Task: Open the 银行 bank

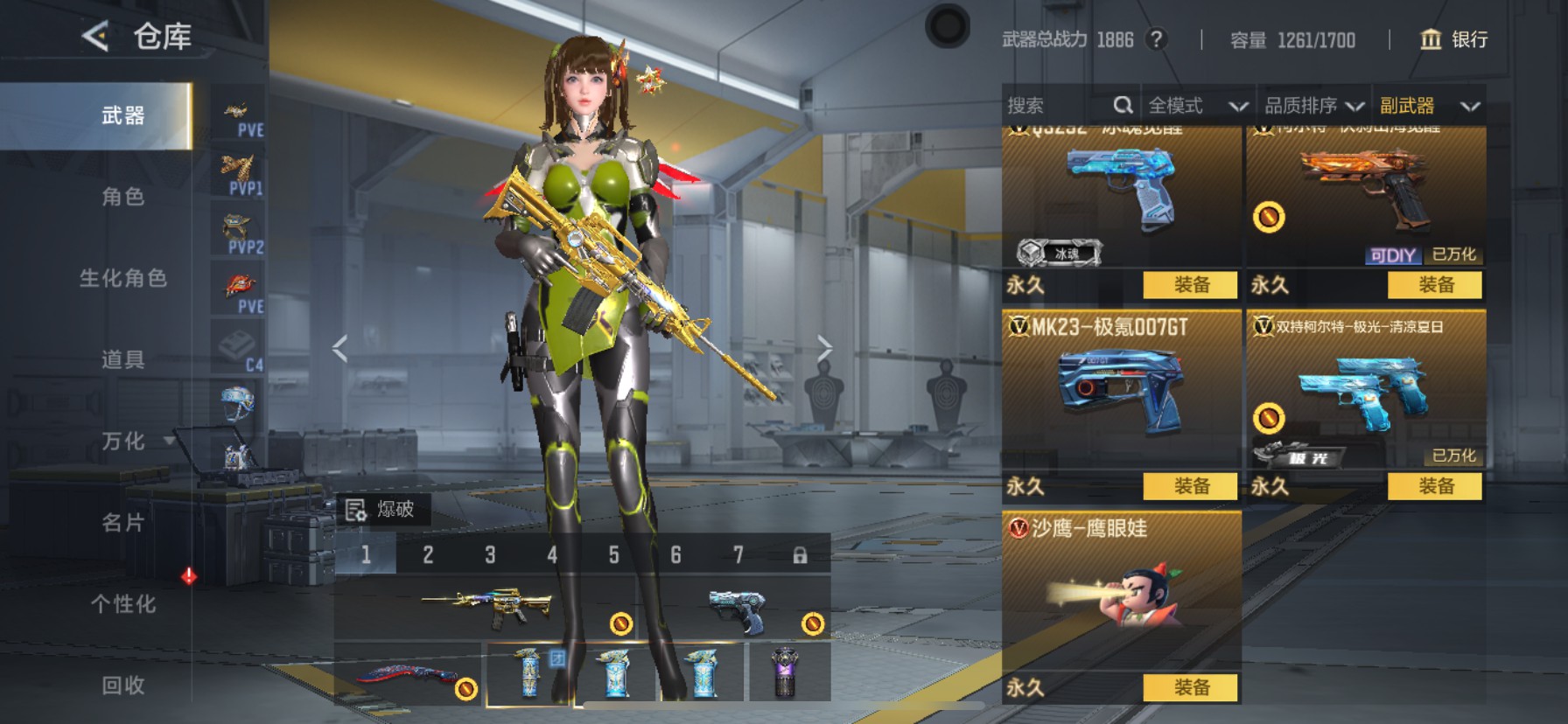Action: (1453, 39)
